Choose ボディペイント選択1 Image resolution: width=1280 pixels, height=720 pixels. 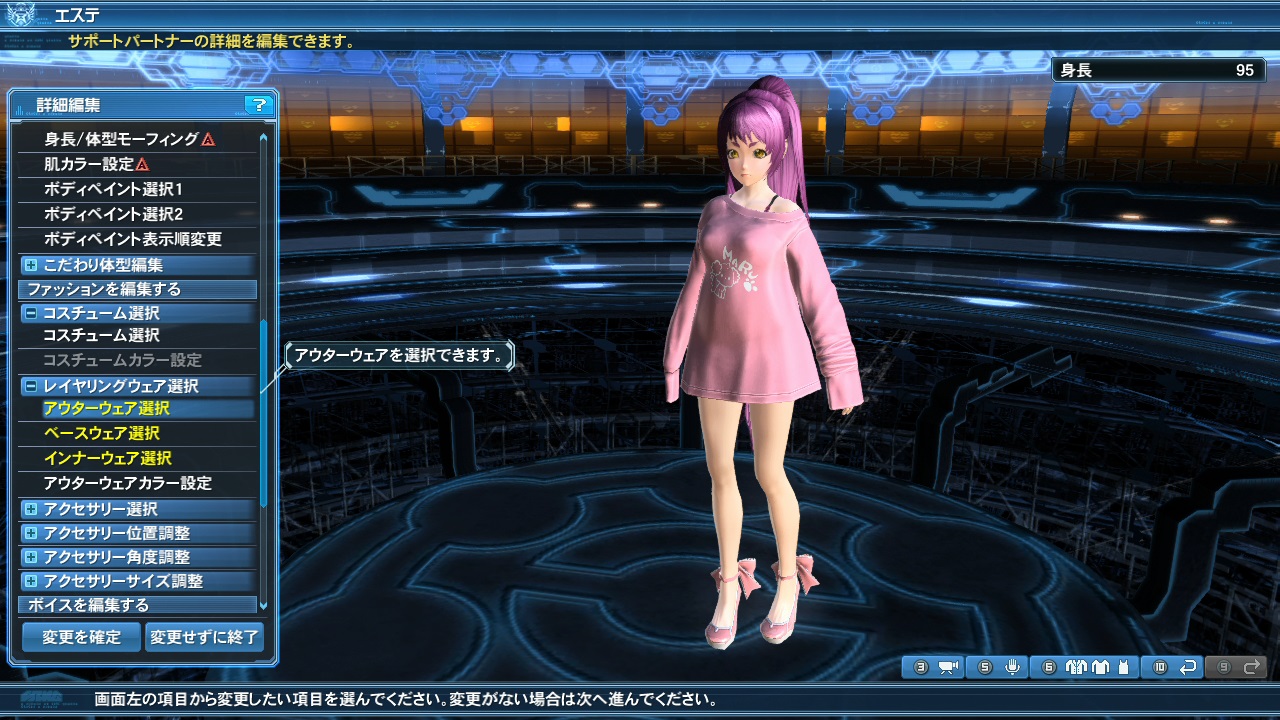(113, 189)
